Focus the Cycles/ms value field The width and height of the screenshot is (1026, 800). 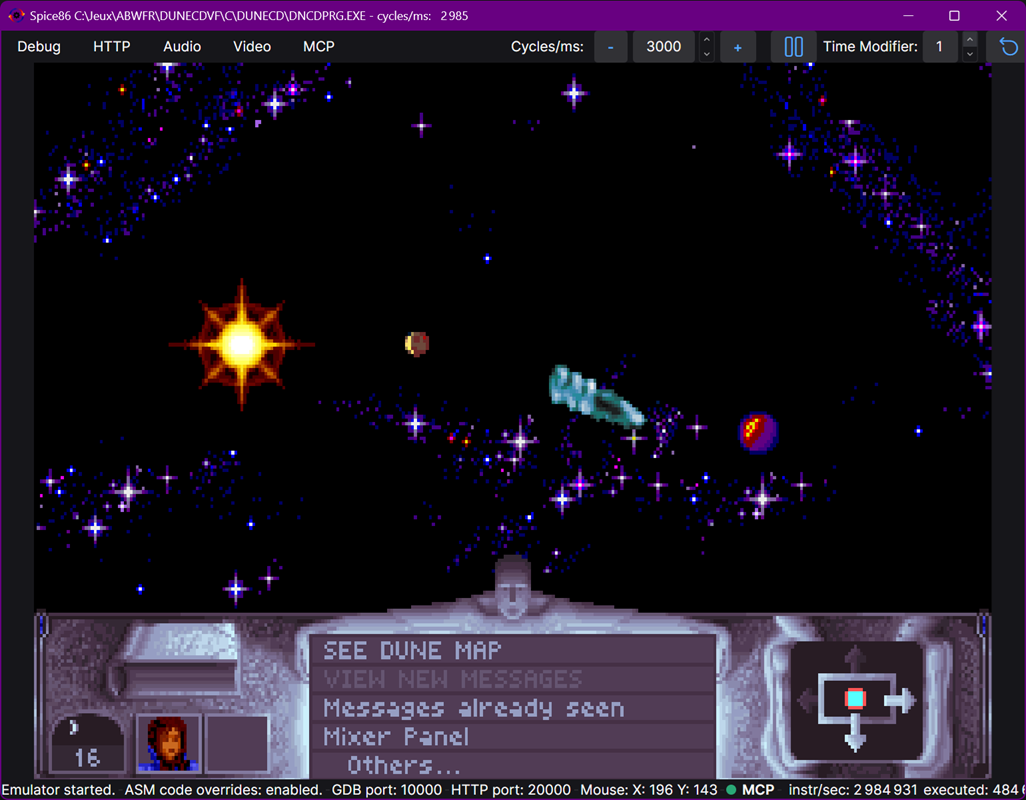(663, 47)
